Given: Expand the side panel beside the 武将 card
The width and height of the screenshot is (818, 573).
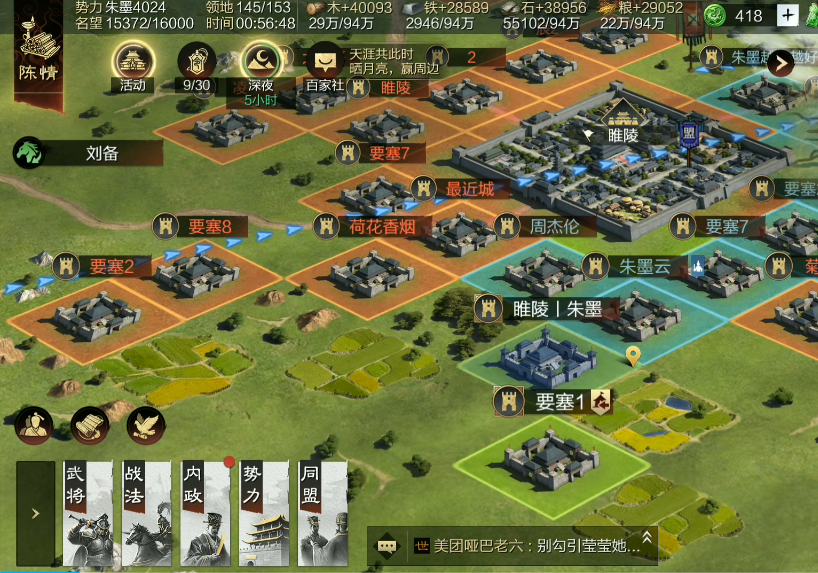Looking at the screenshot, I should tap(35, 513).
